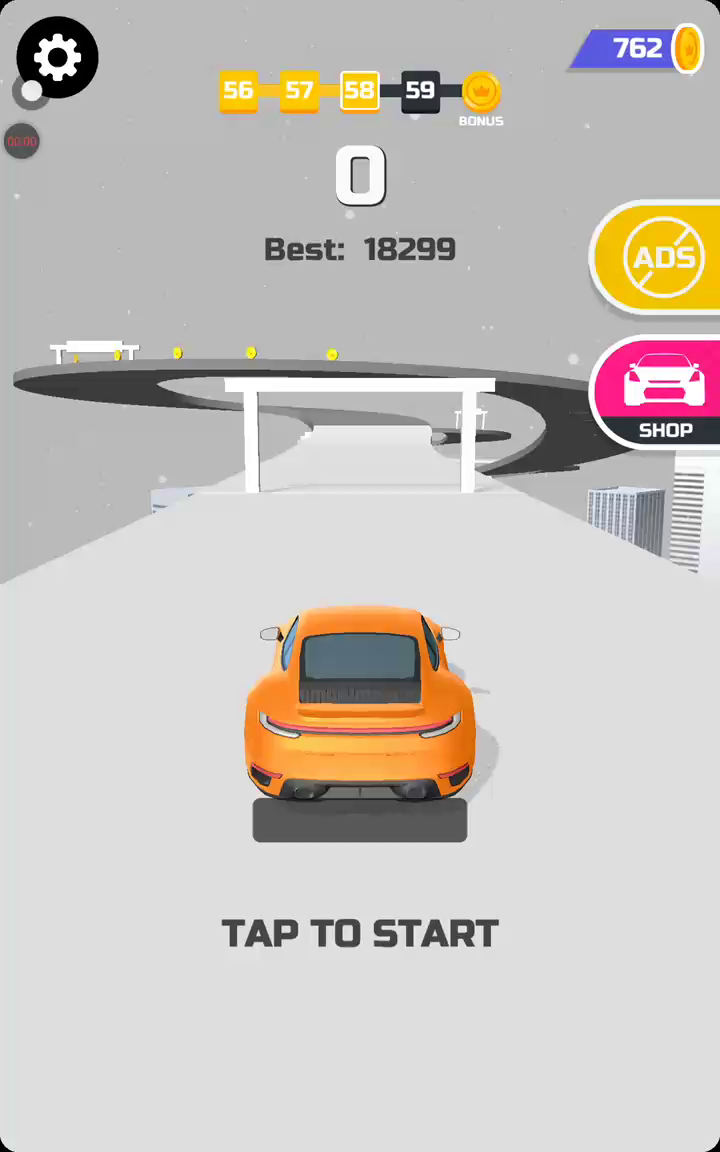Tap to Start the race

click(360, 933)
